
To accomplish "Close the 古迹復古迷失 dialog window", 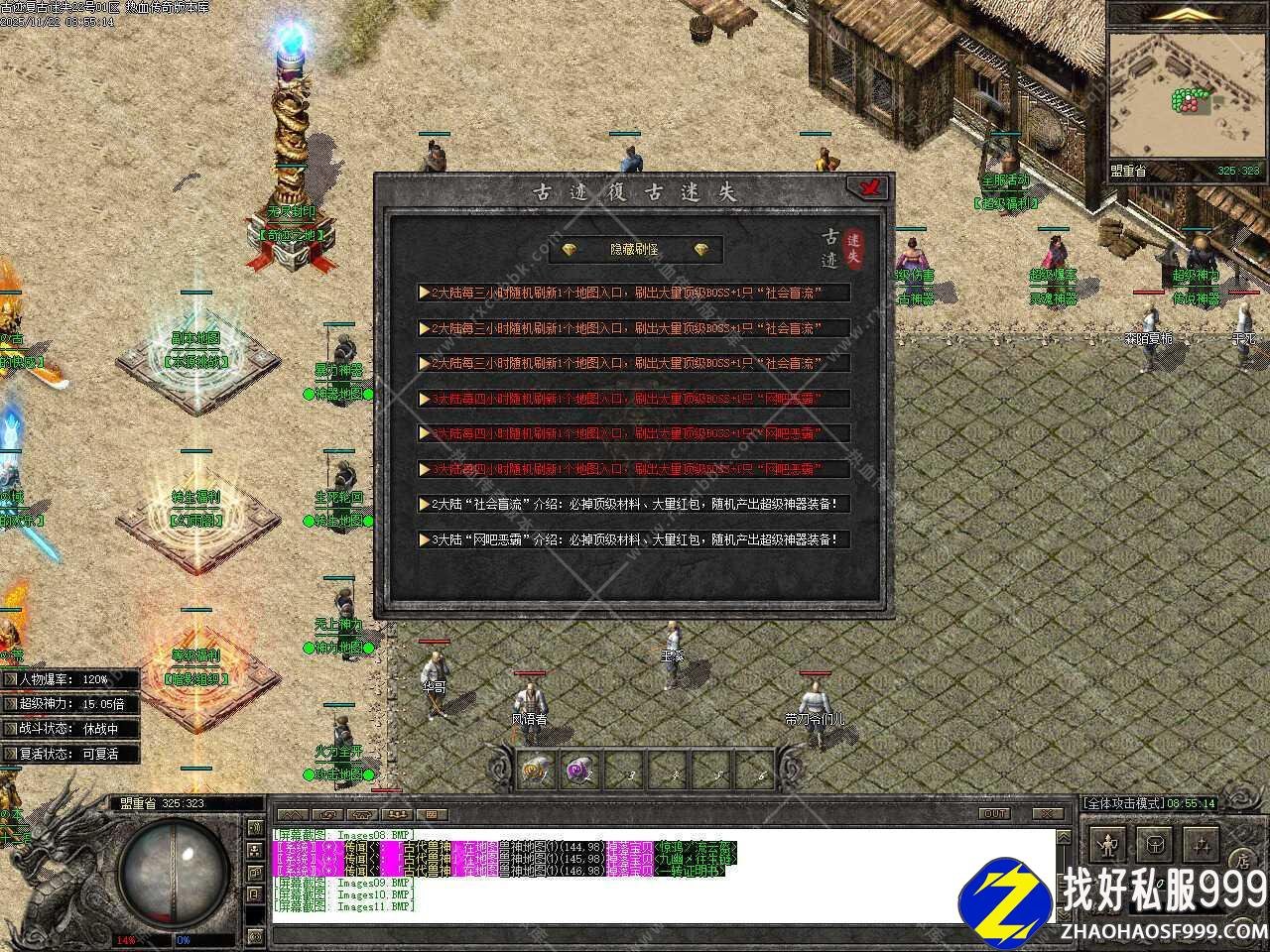I will (x=868, y=187).
